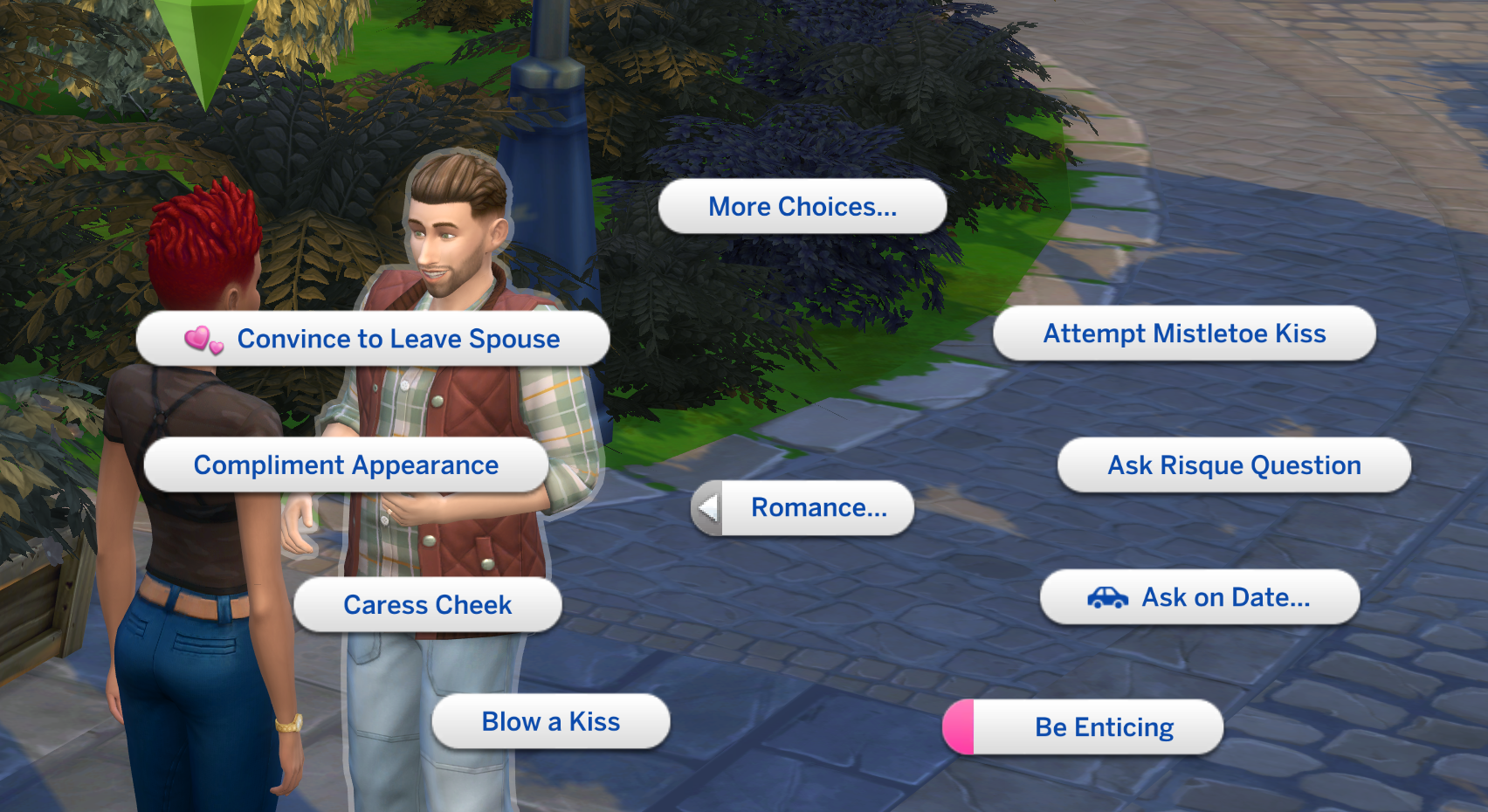Select Blow a Kiss

click(550, 721)
